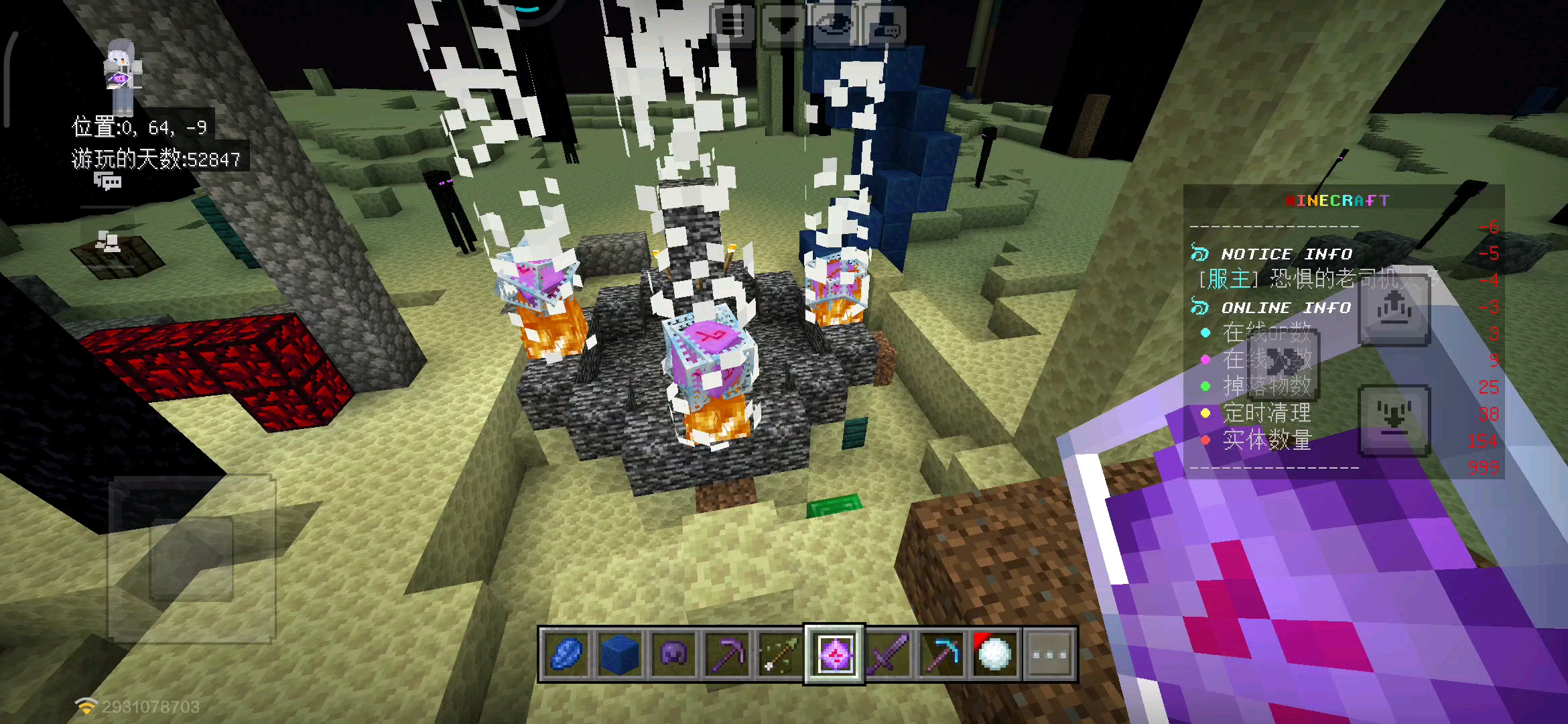Open the chat bubbles icon under days counter
Screen dimensions: 1568x724
pyautogui.click(x=107, y=181)
